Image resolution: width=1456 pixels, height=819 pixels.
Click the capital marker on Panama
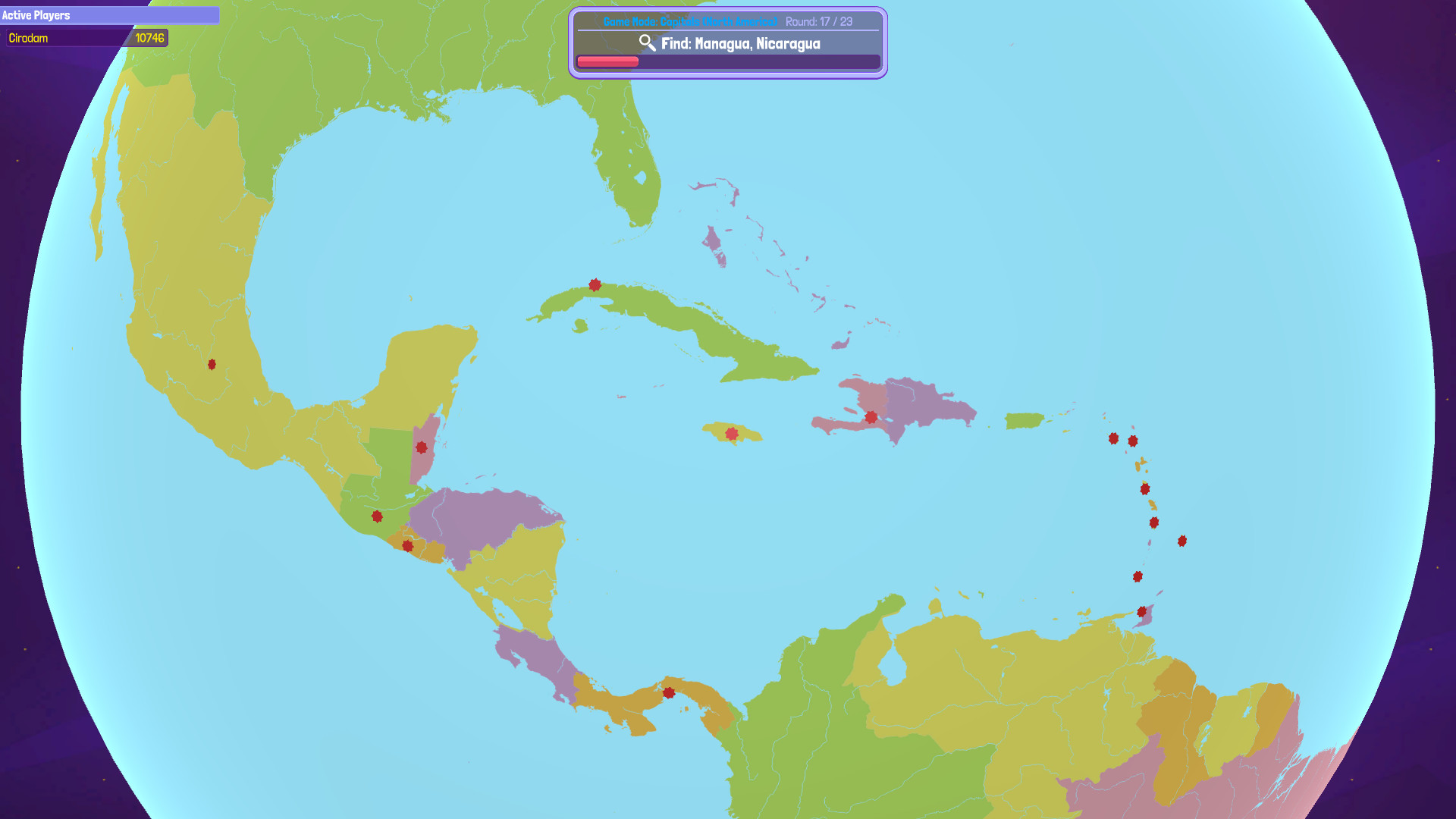point(669,692)
